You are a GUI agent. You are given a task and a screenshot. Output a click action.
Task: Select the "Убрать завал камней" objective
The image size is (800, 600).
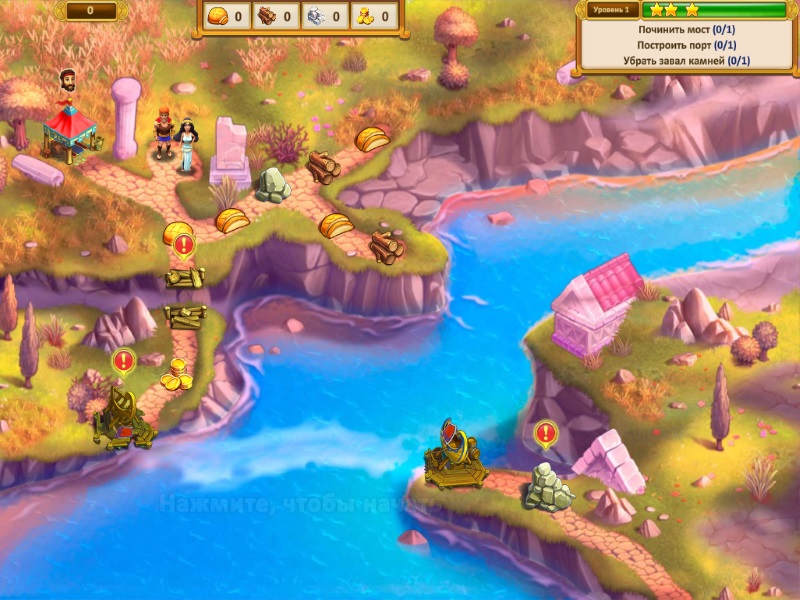pos(686,62)
